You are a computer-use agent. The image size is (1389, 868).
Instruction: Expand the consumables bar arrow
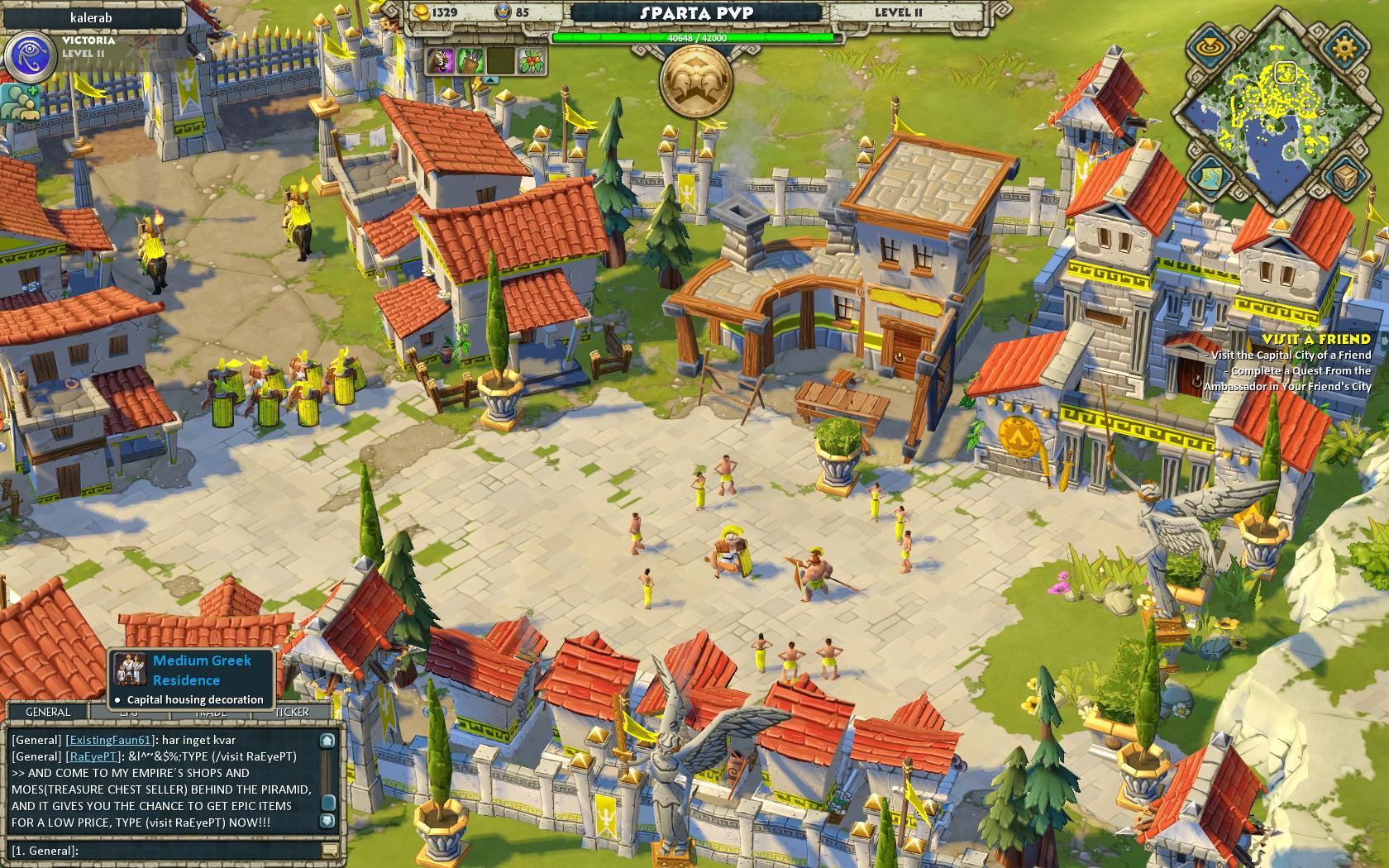click(x=489, y=80)
